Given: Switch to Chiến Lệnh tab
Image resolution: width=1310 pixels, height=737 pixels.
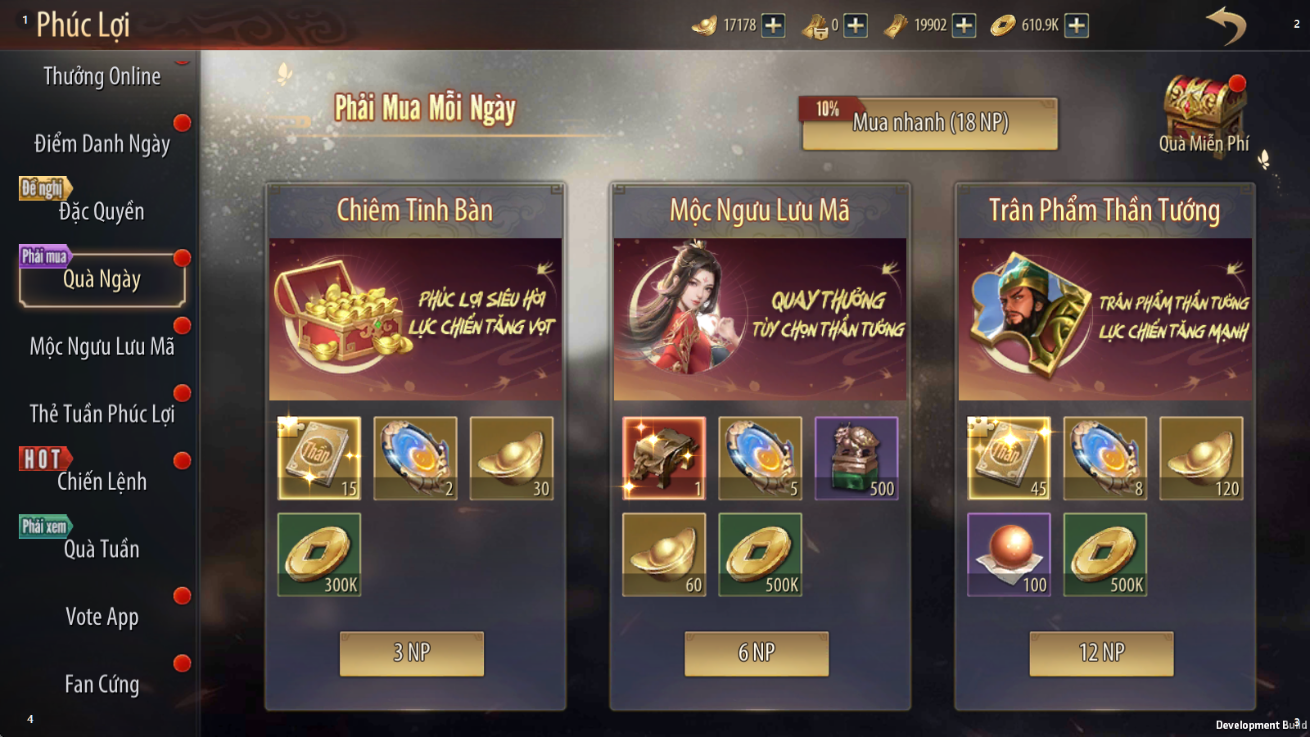Looking at the screenshot, I should (101, 481).
